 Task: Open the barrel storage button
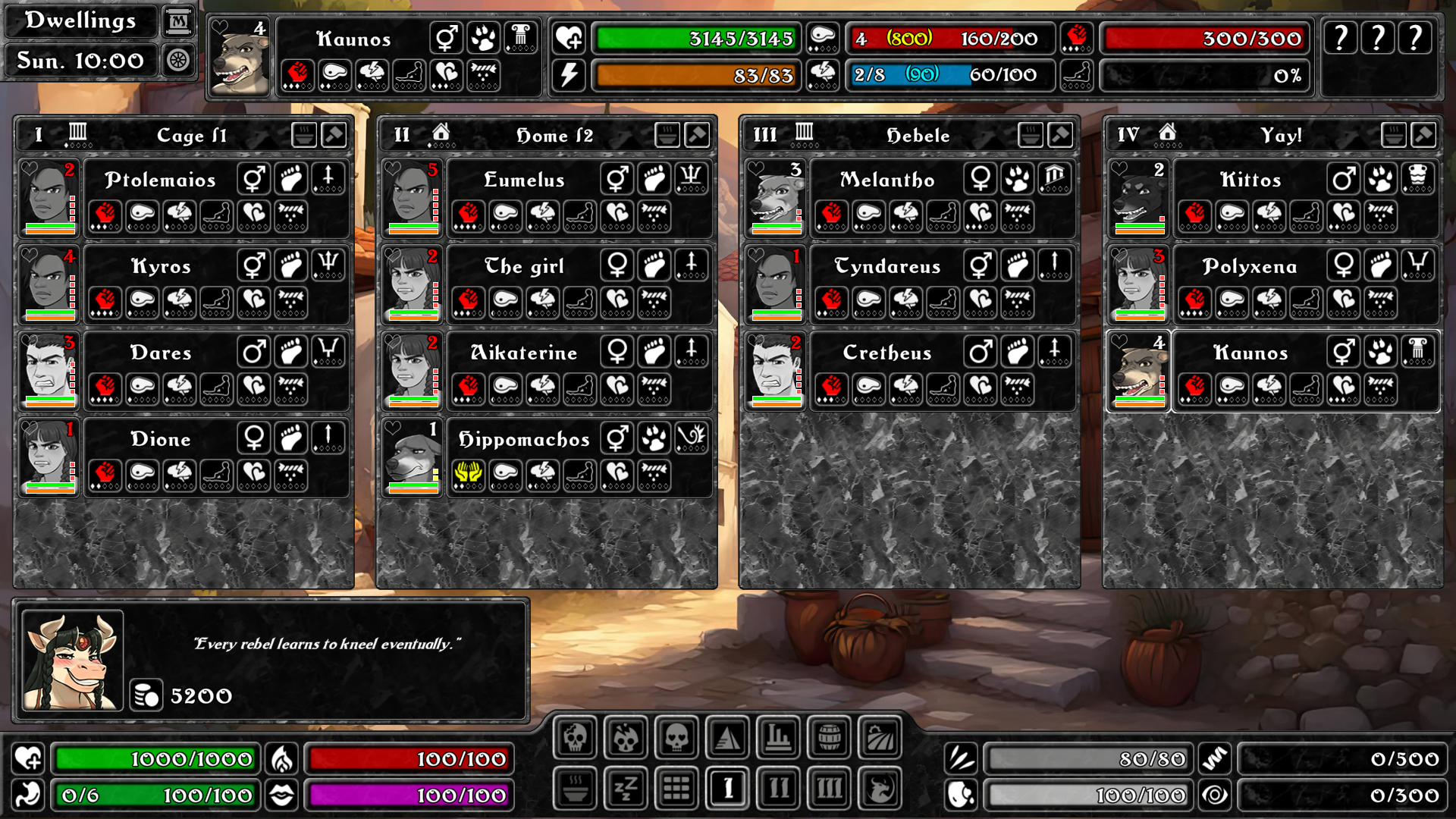click(829, 736)
